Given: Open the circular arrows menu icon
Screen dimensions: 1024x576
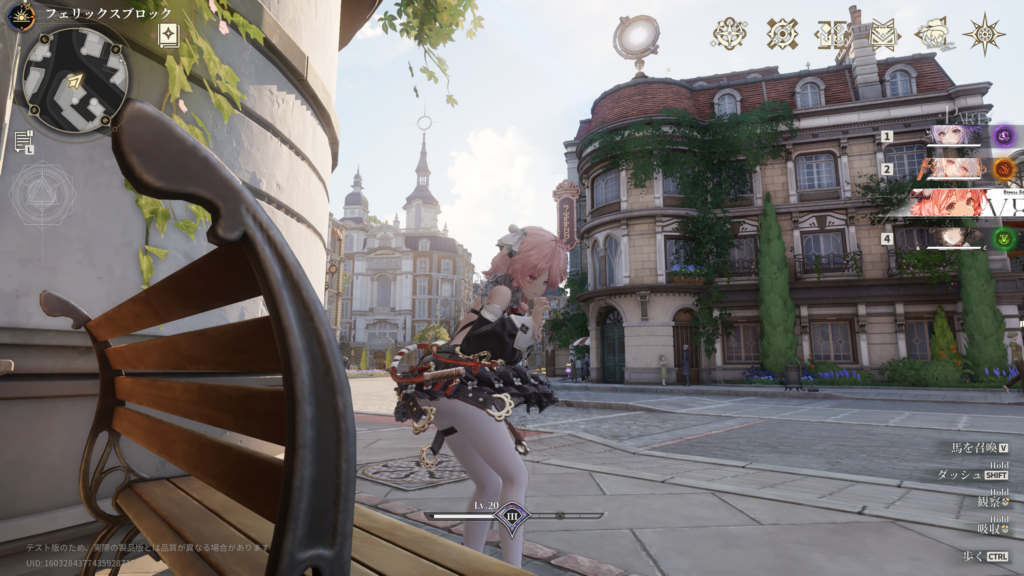Looking at the screenshot, I should coord(782,34).
